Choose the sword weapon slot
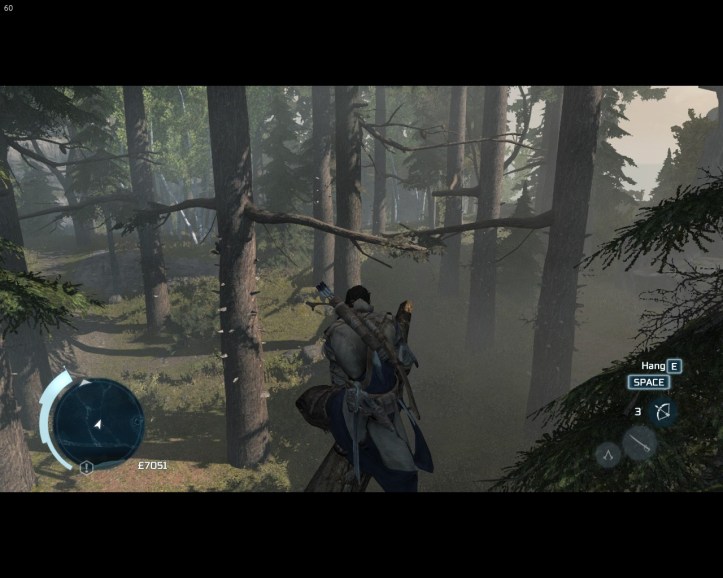This screenshot has width=723, height=578. click(638, 443)
